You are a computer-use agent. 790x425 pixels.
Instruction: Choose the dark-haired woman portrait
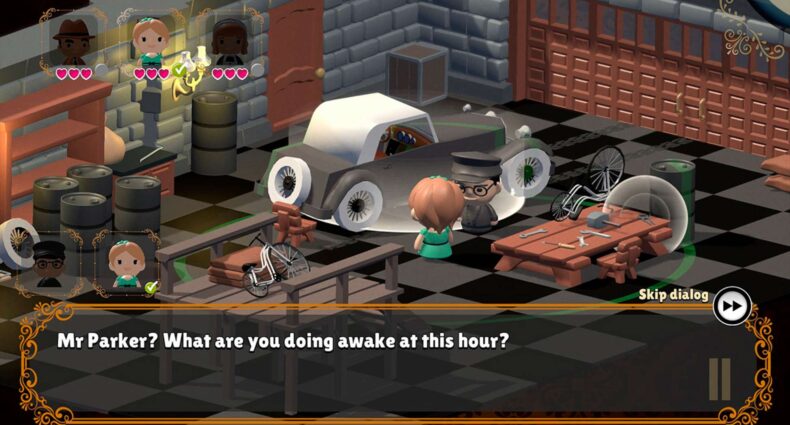coord(229,40)
